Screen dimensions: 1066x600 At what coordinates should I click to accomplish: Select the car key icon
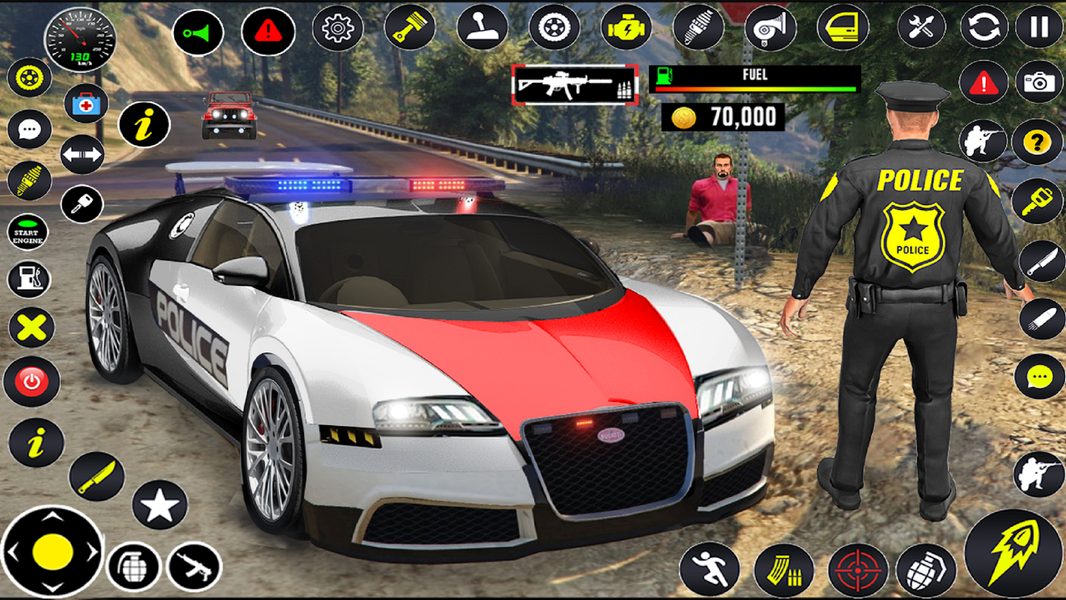(82, 205)
